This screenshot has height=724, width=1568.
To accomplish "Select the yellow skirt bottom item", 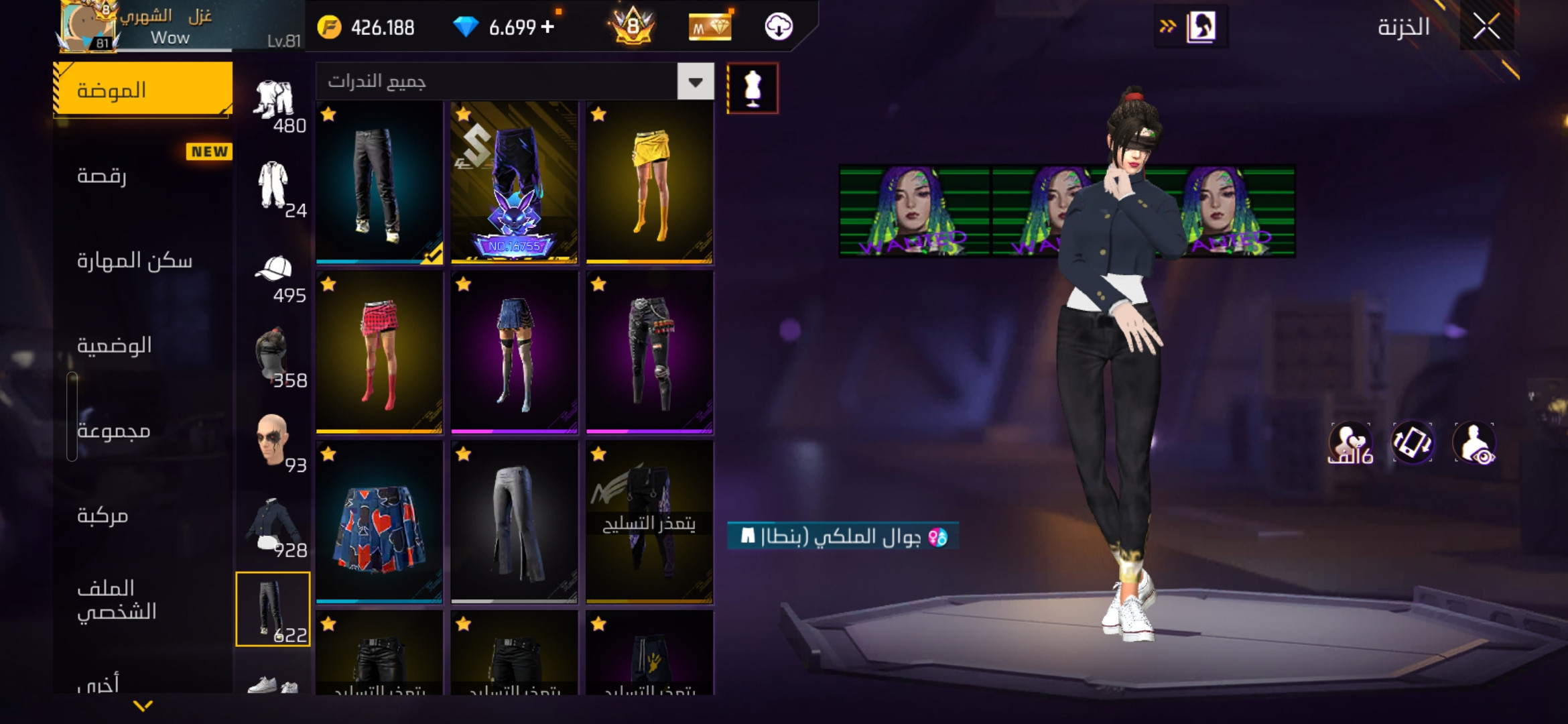I will click(649, 182).
